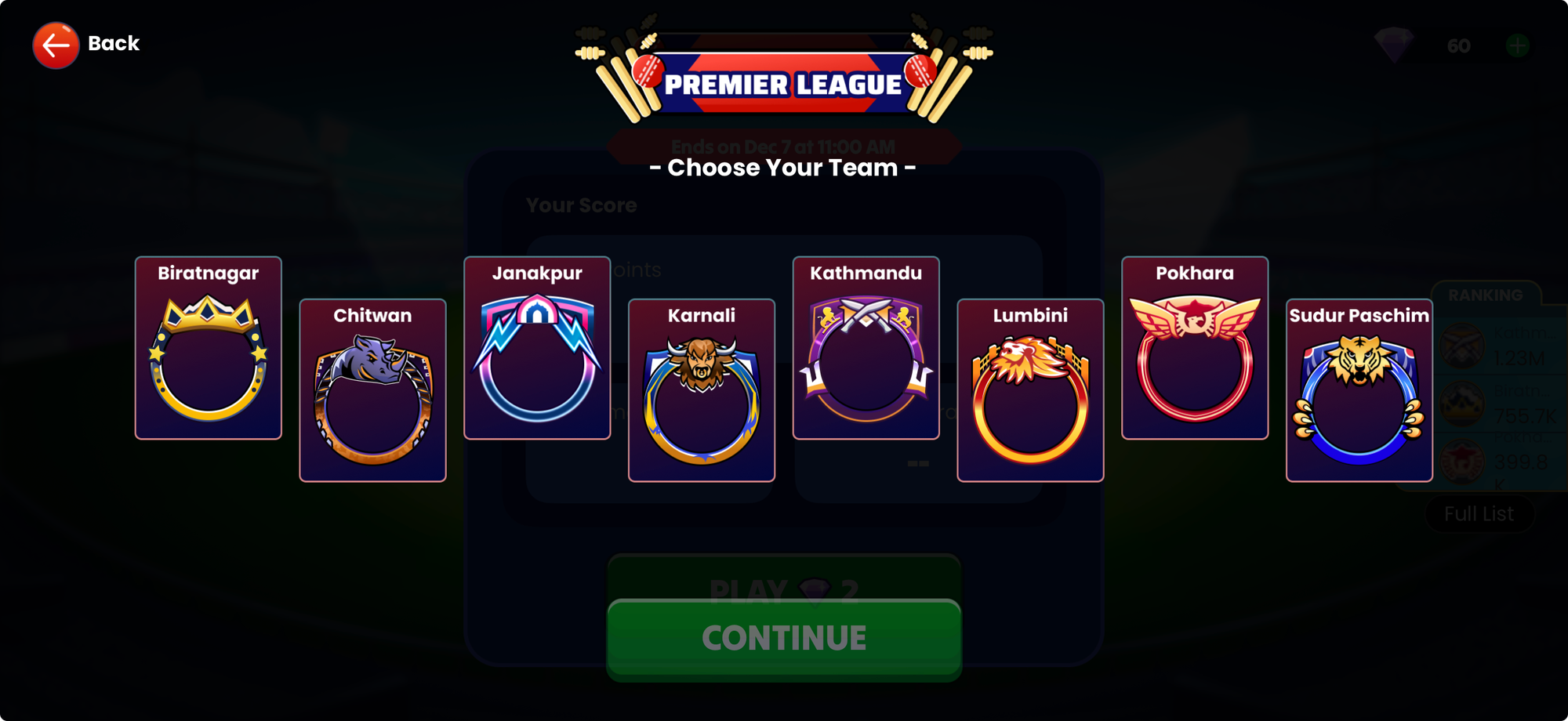
Task: Open the Full List of rankings
Action: (x=1479, y=513)
